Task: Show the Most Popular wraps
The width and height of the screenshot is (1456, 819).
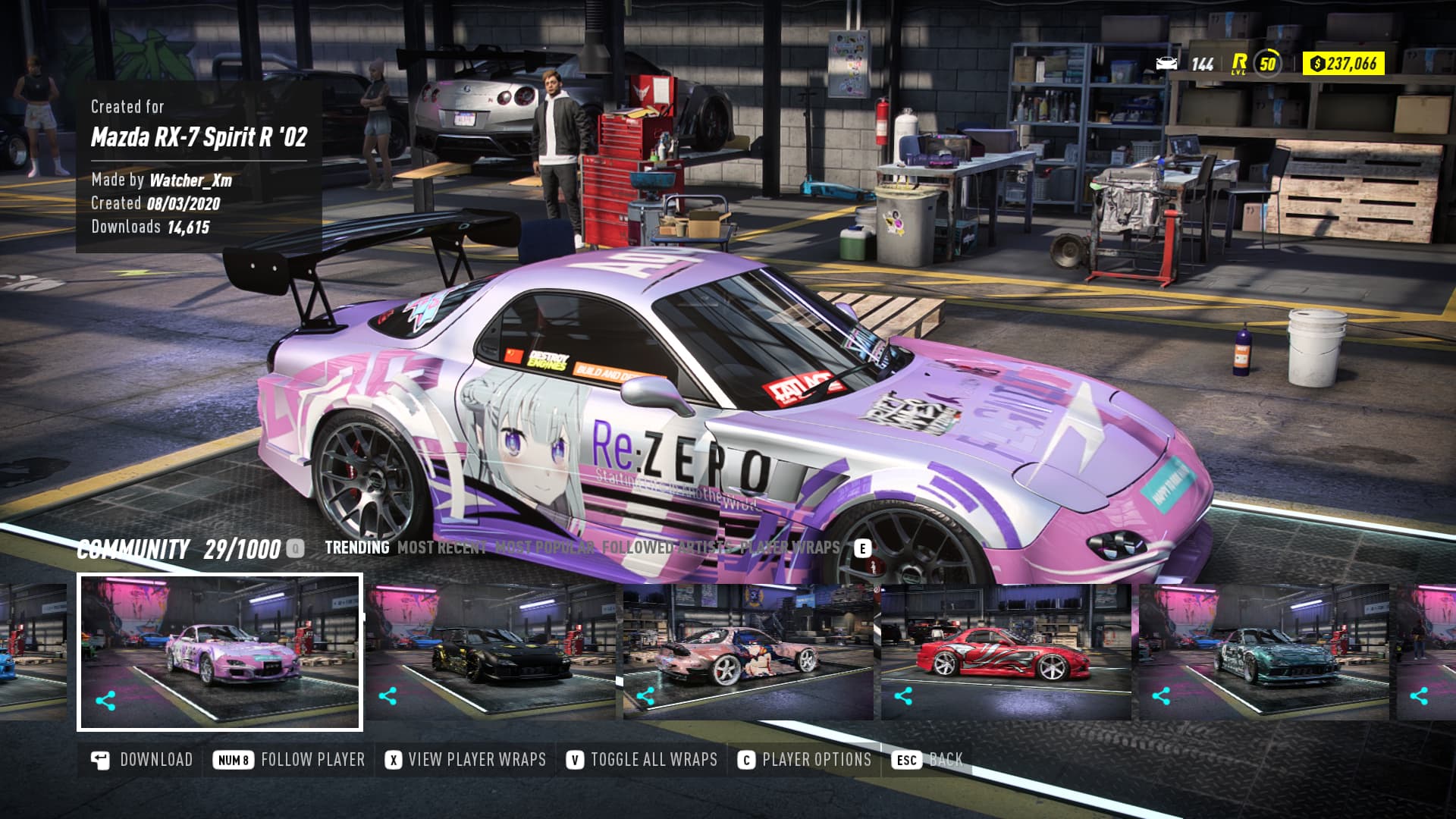Action: point(544,548)
